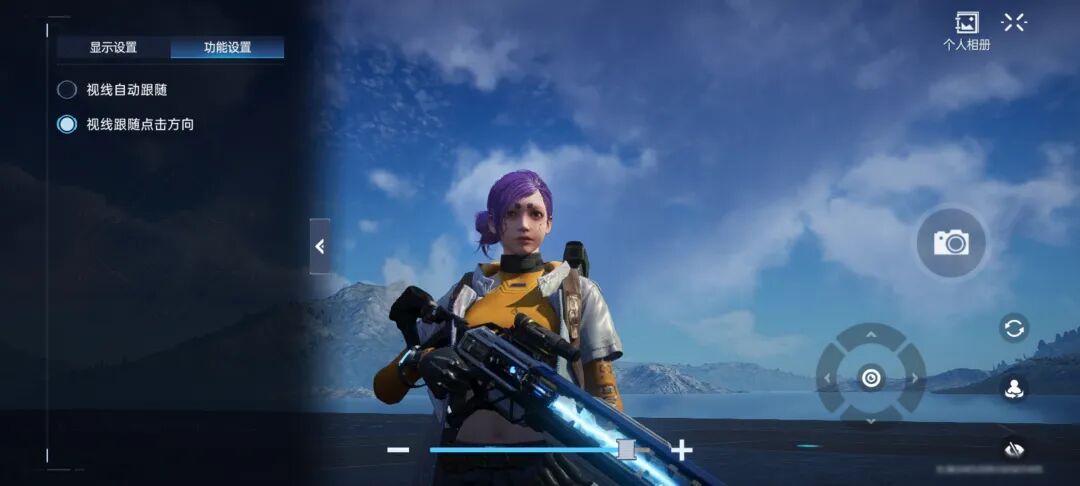
Task: Select the 功能设置 tab
Action: click(x=227, y=47)
